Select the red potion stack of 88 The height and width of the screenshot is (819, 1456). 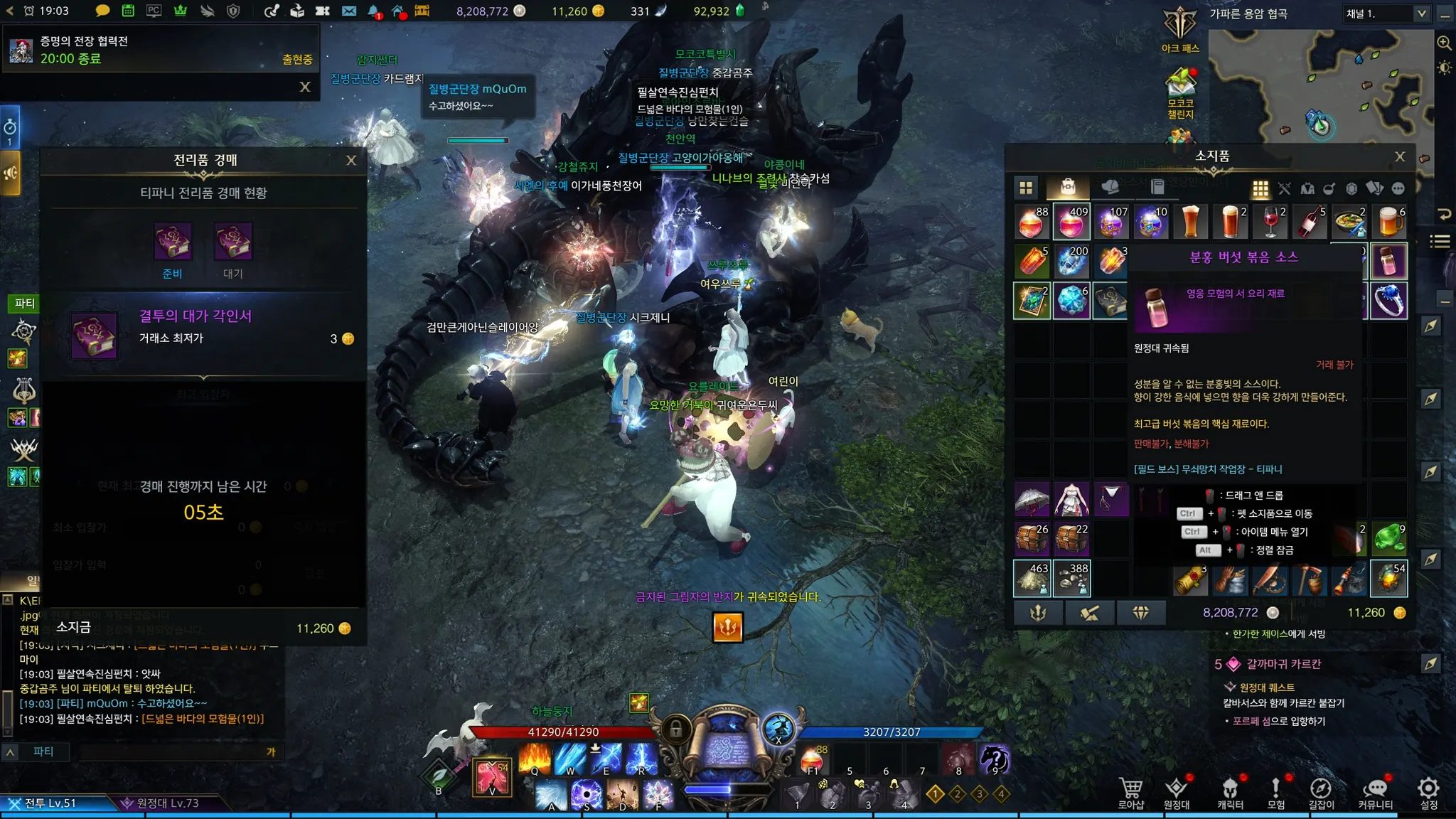(x=1032, y=222)
